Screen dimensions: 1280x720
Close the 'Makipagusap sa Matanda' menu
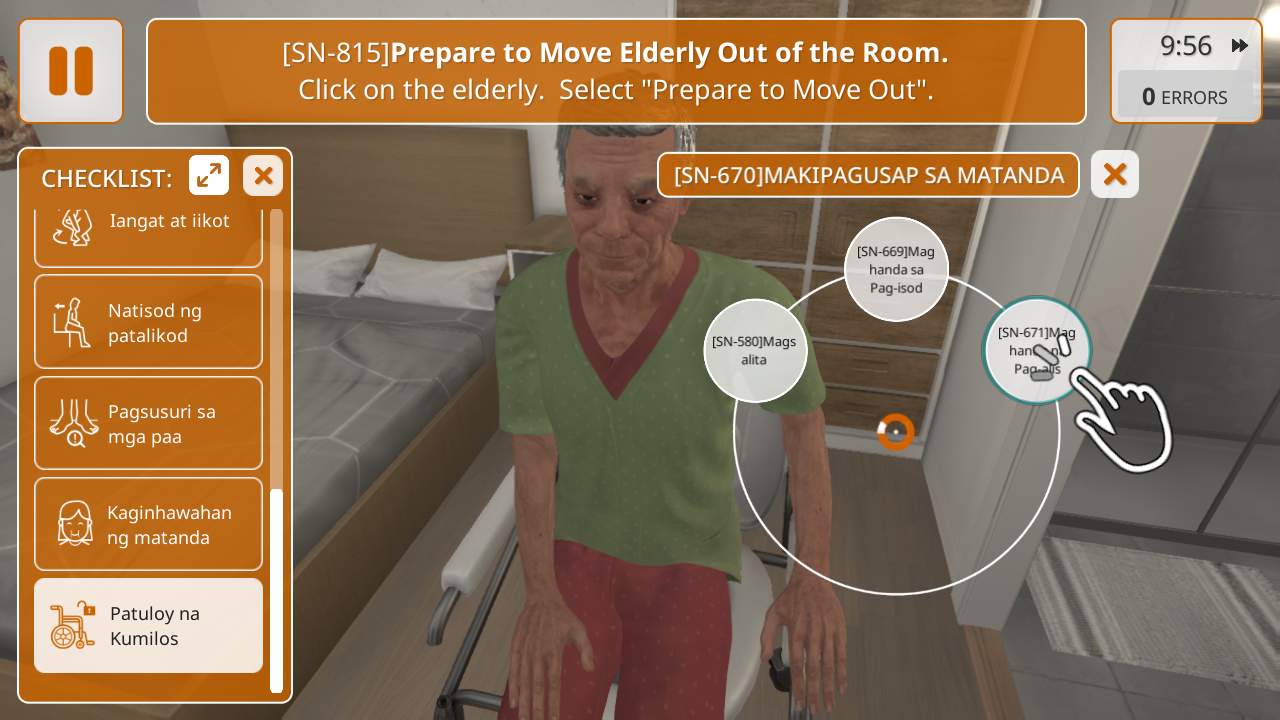(1115, 175)
